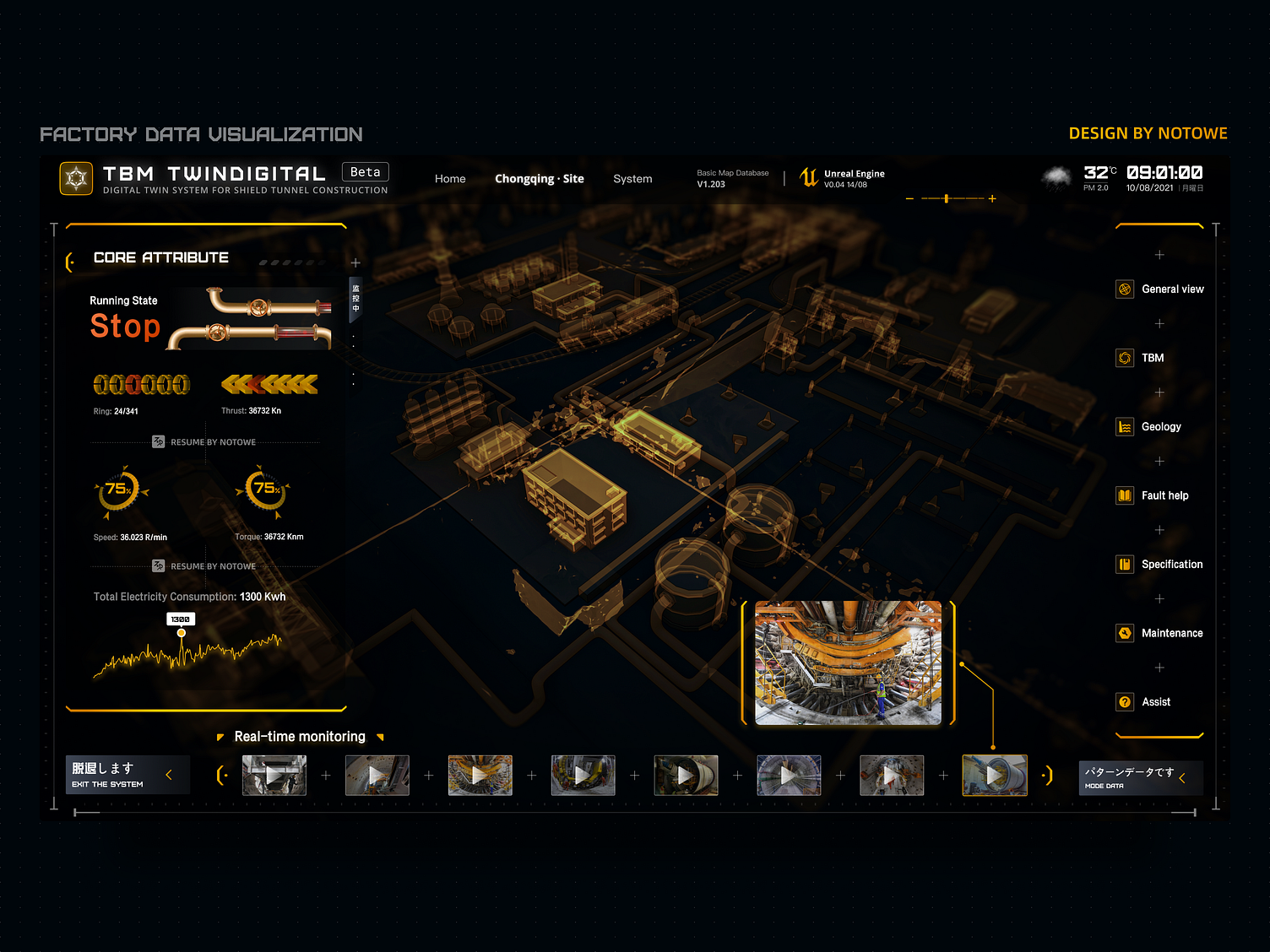Open the System tab
The height and width of the screenshot is (952, 1270).
pyautogui.click(x=632, y=179)
